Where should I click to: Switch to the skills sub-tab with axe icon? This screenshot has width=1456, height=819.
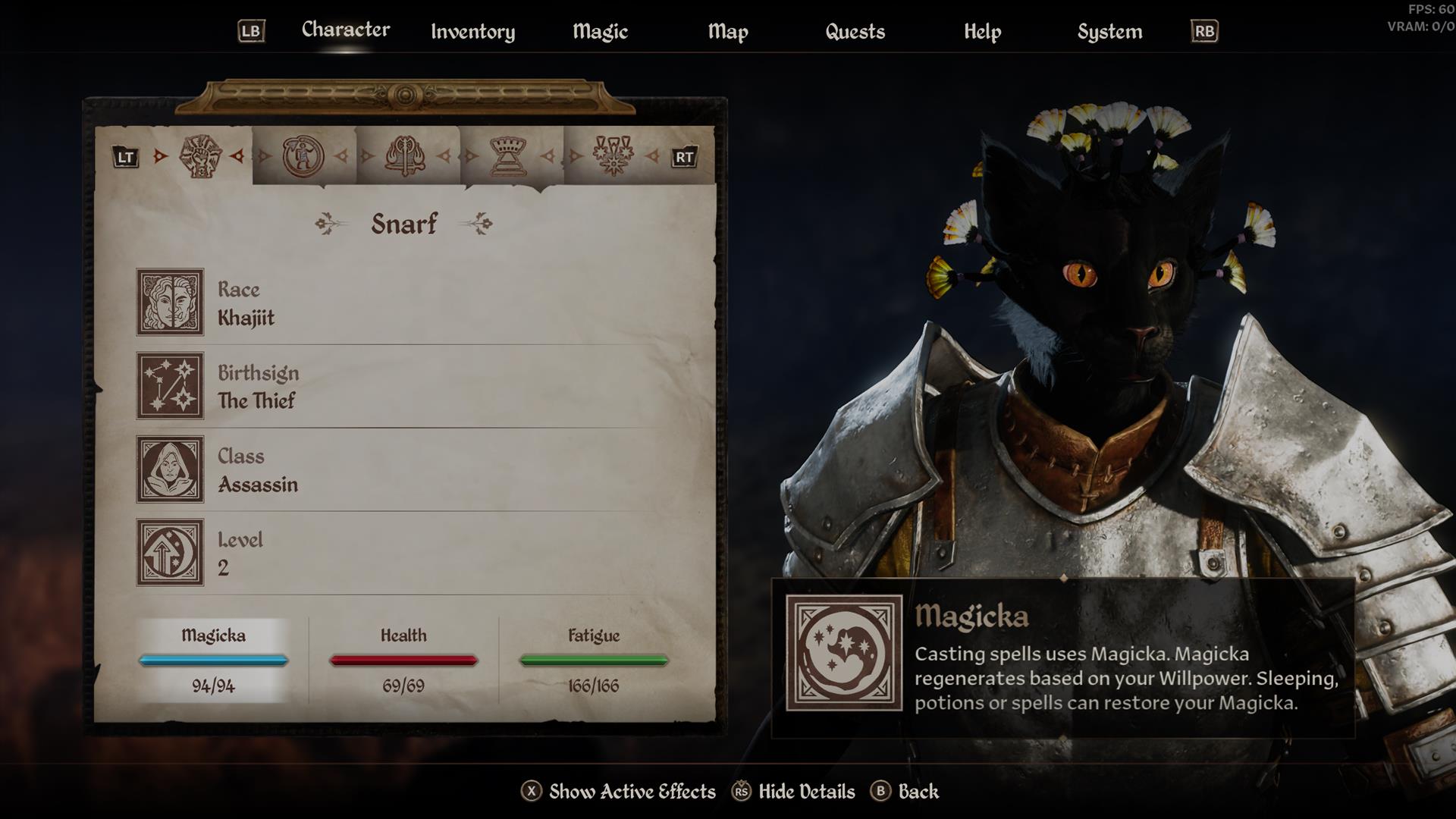pyautogui.click(x=406, y=156)
